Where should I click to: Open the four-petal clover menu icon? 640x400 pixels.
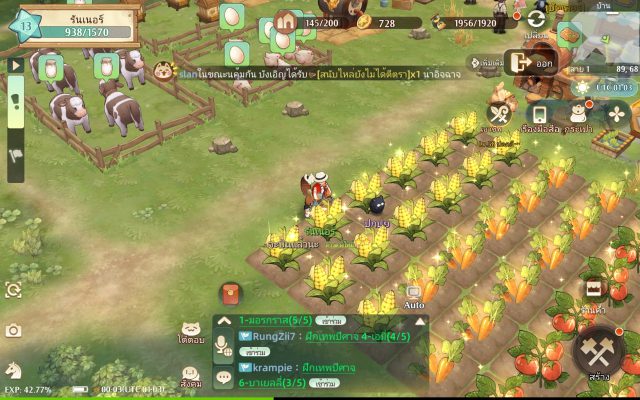(x=617, y=115)
